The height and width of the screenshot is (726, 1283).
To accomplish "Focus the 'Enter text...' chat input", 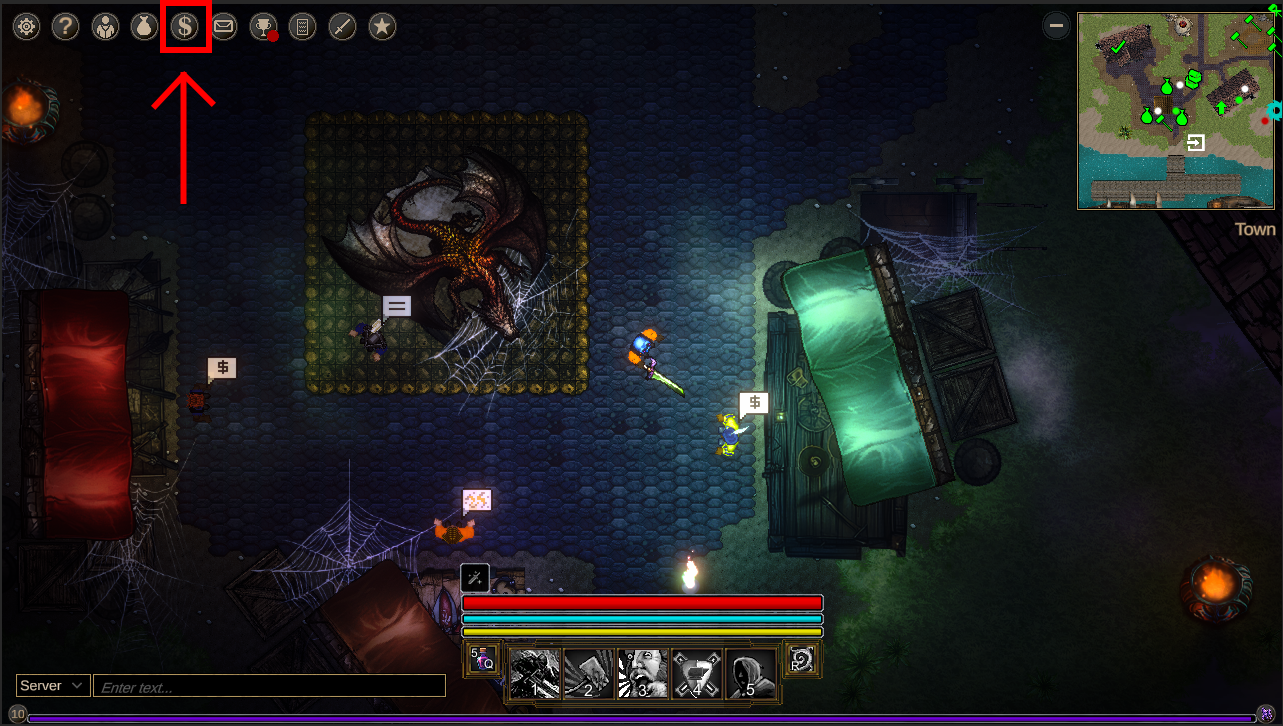I will (268, 687).
